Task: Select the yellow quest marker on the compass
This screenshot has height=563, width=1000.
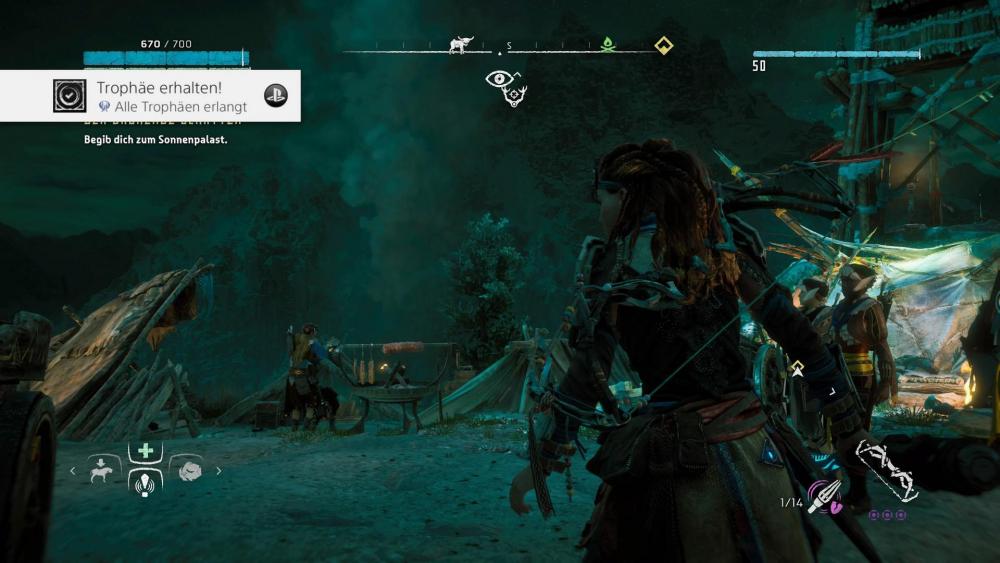Action: coord(662,45)
